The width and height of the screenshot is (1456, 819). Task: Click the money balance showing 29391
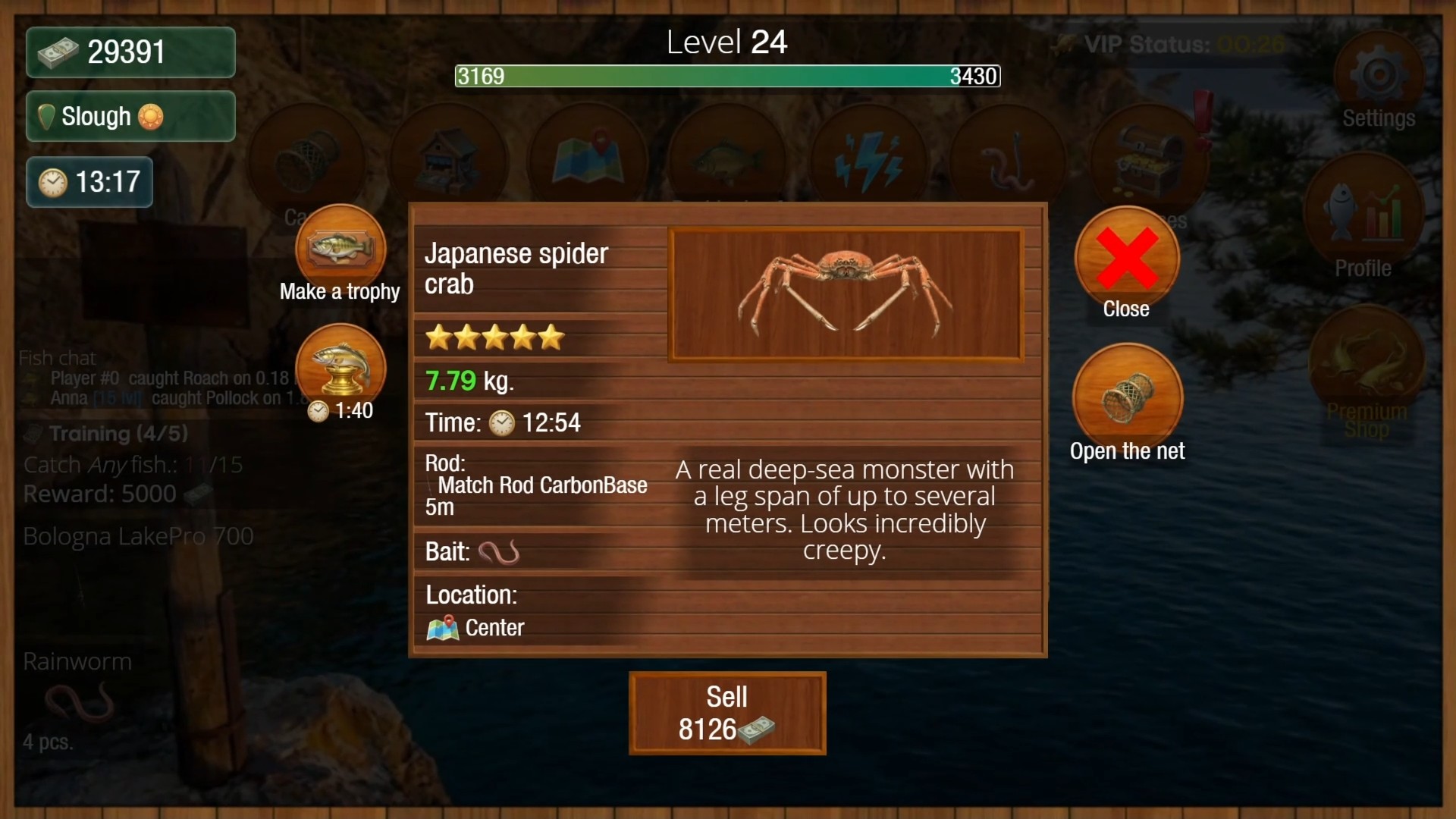click(129, 52)
